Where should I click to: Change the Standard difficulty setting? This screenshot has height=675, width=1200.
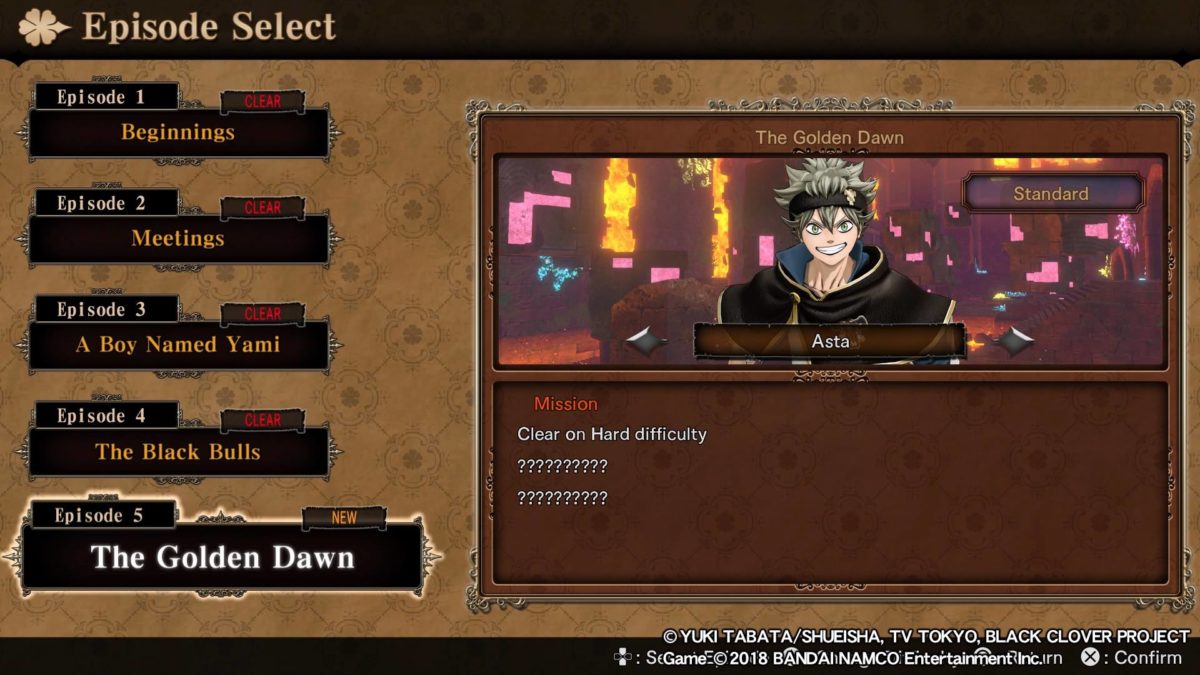coord(1051,193)
